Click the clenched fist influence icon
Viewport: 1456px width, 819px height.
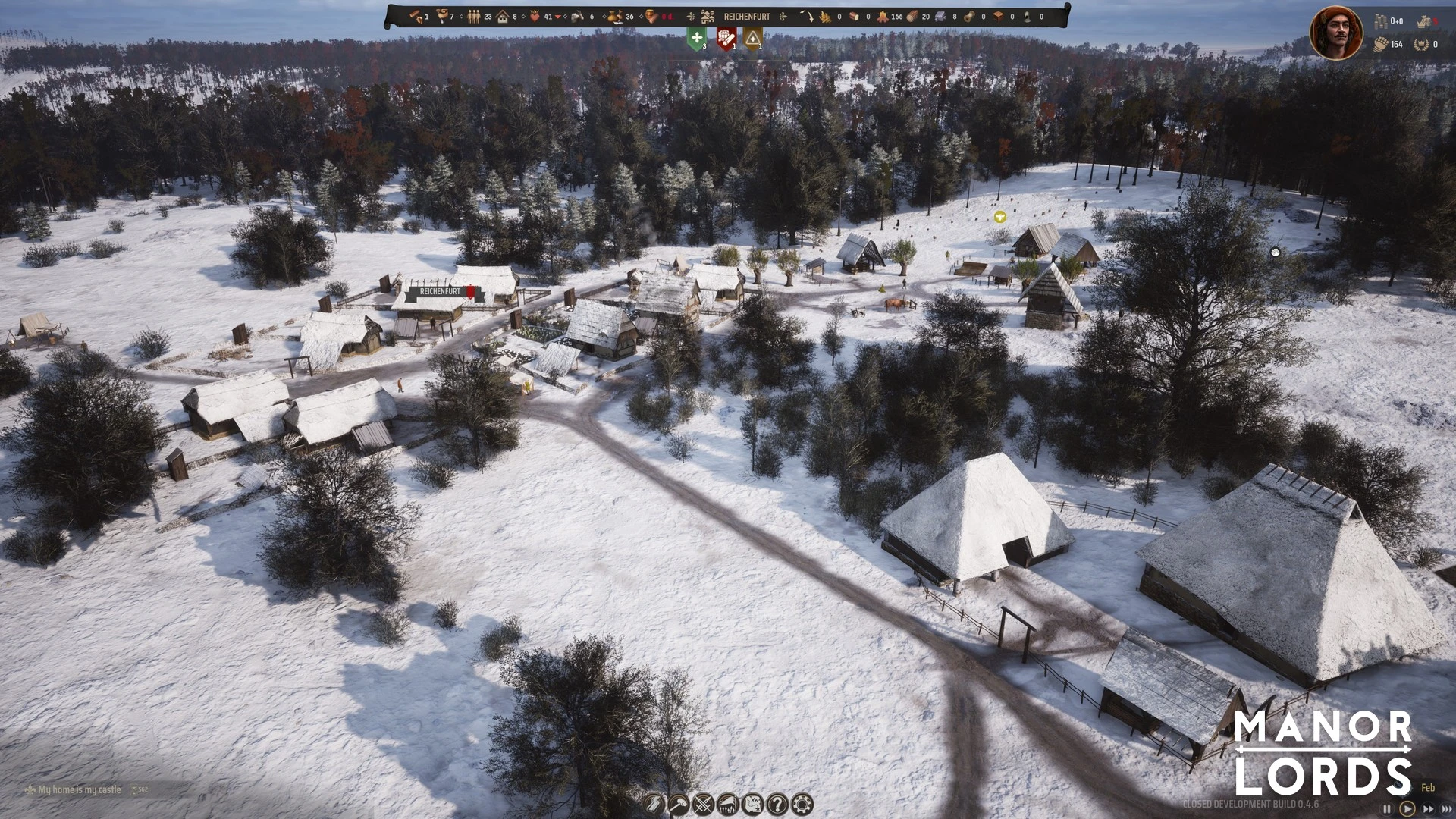1381,45
